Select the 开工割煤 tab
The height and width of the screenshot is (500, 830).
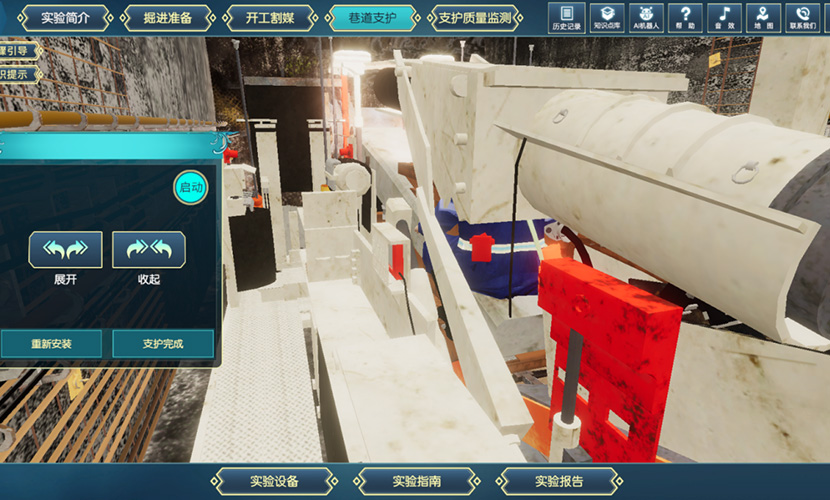pos(269,18)
